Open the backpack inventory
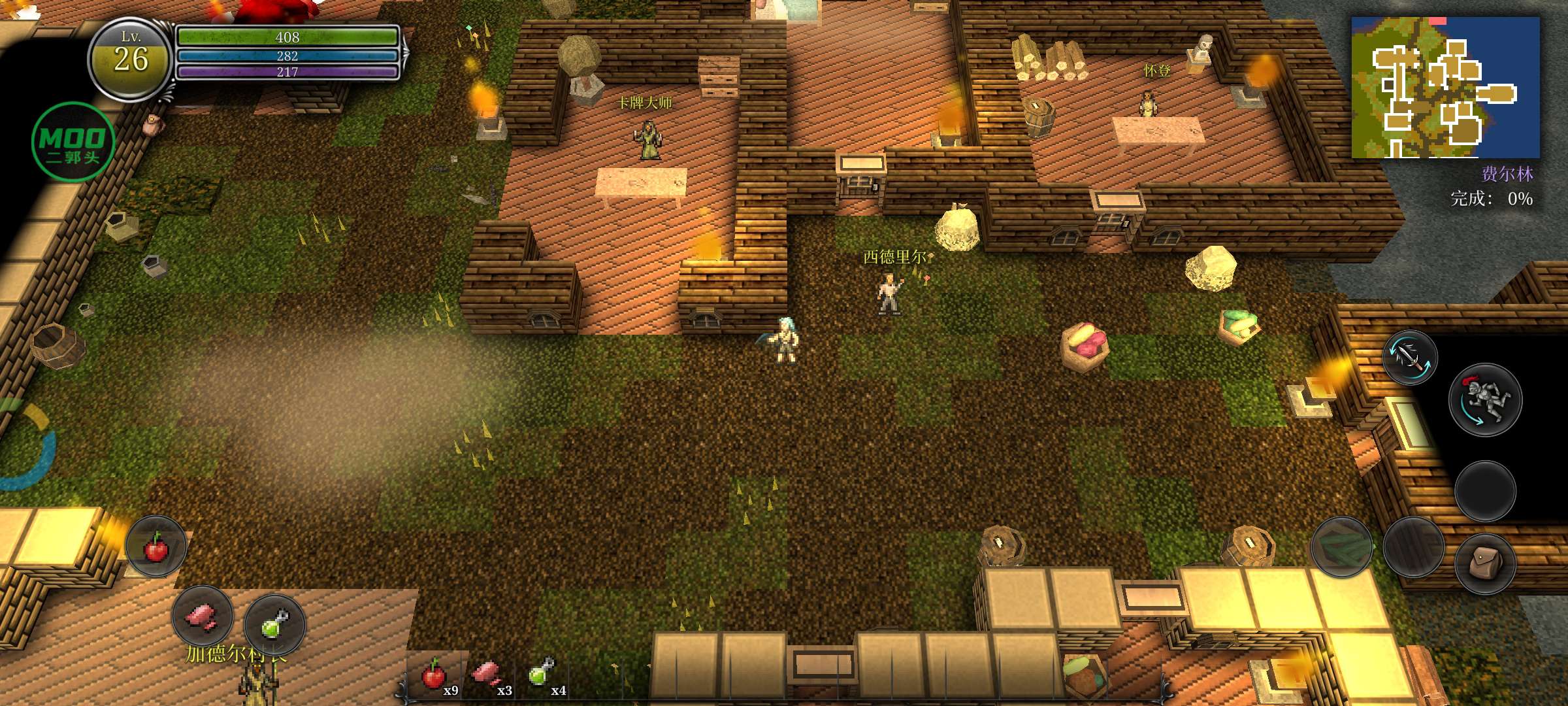 point(1484,563)
